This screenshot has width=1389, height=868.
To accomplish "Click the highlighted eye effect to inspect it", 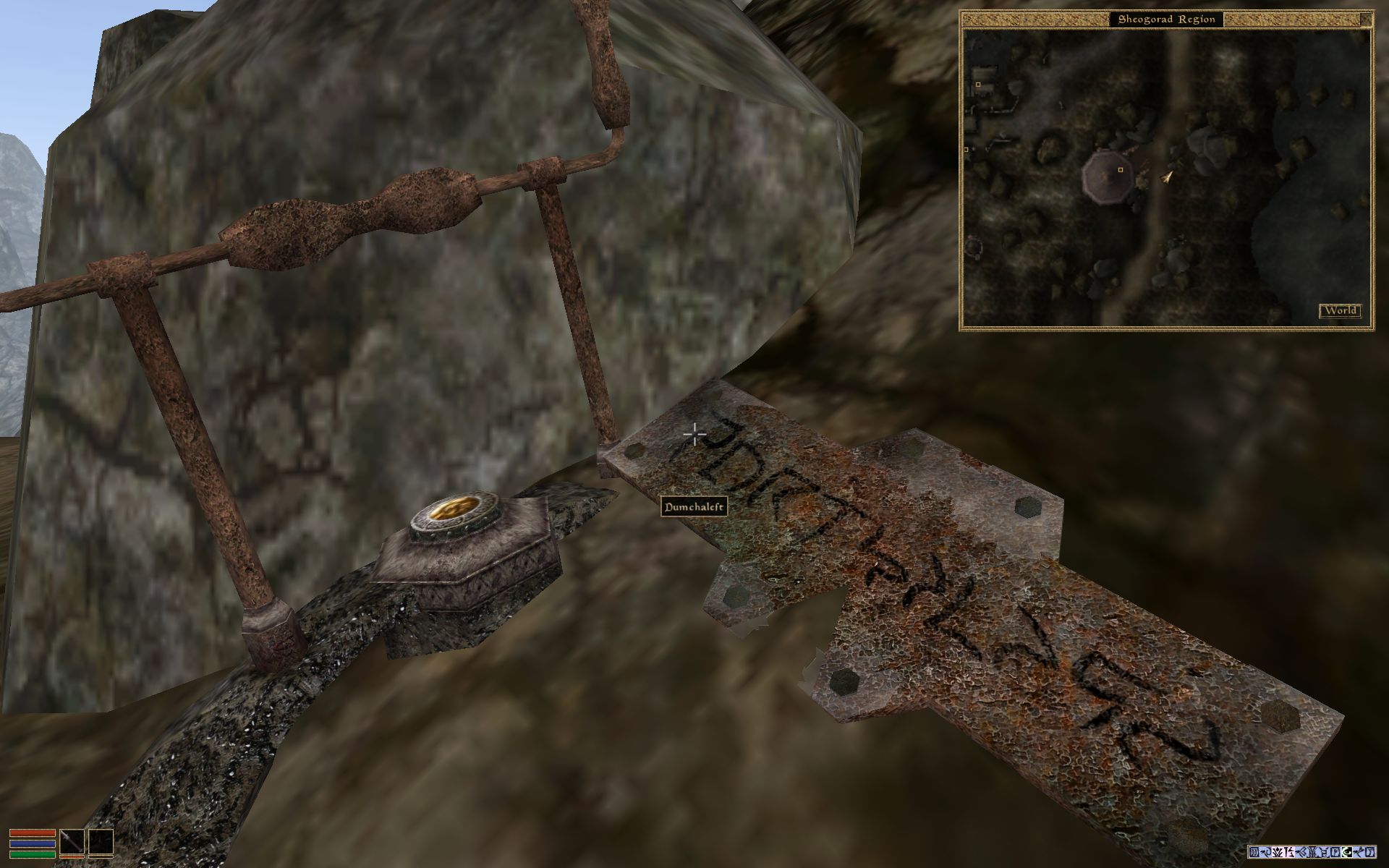I will coord(1347,852).
